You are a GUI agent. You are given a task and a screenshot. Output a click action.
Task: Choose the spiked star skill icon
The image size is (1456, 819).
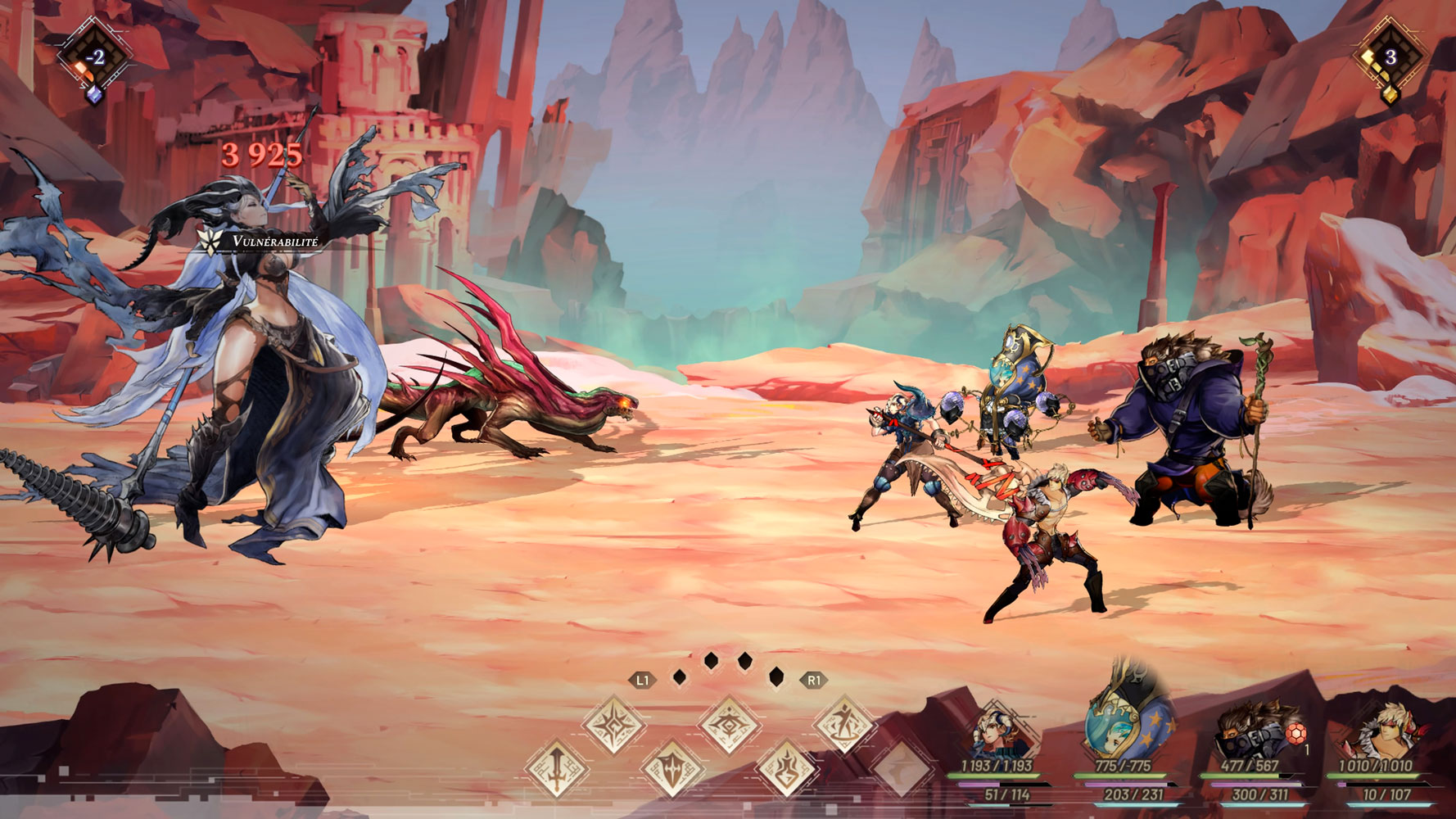[614, 725]
